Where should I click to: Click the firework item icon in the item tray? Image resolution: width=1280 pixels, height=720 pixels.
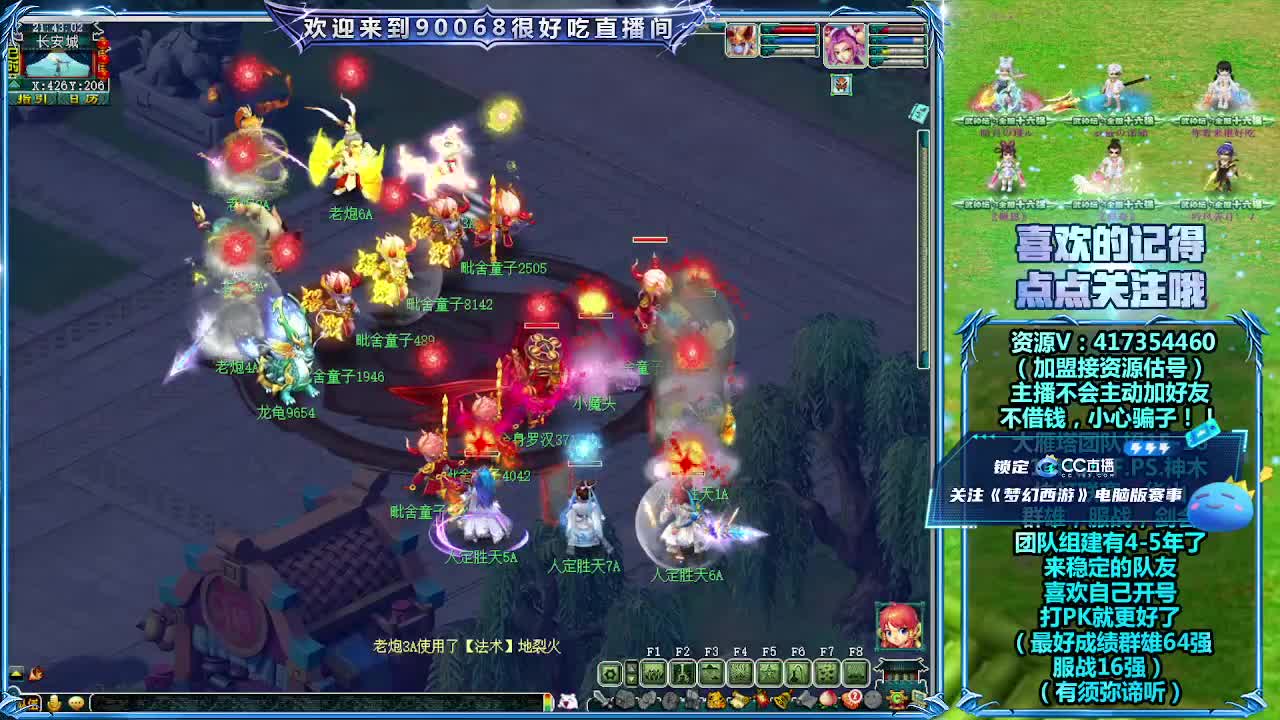pyautogui.click(x=763, y=698)
